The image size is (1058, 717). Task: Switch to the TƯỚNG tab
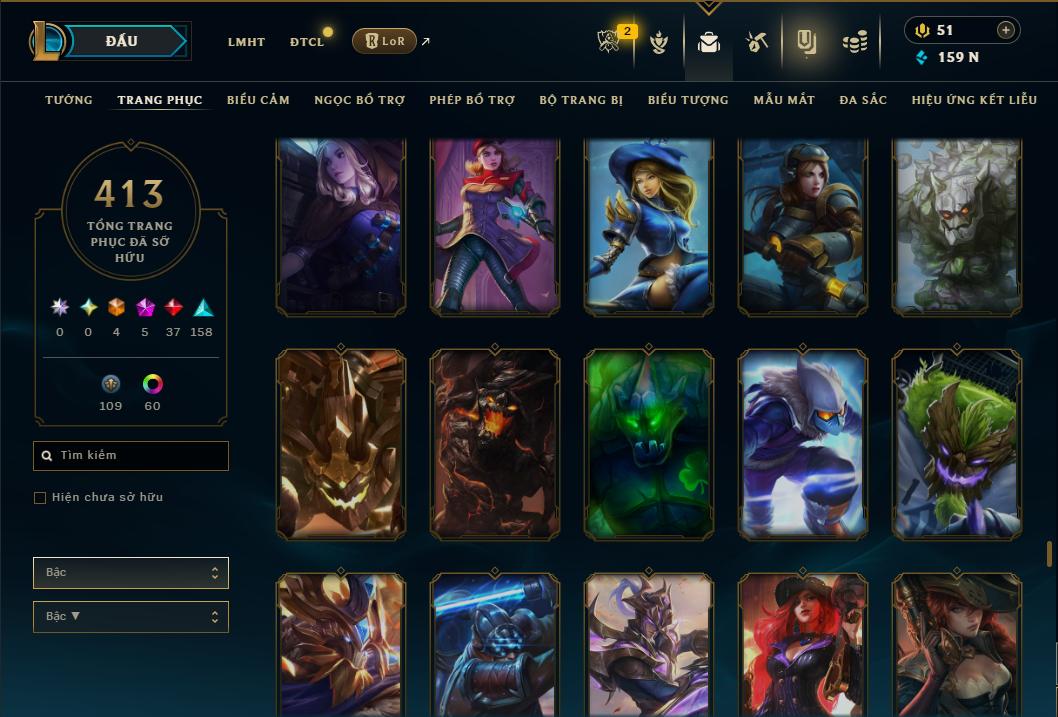(69, 100)
